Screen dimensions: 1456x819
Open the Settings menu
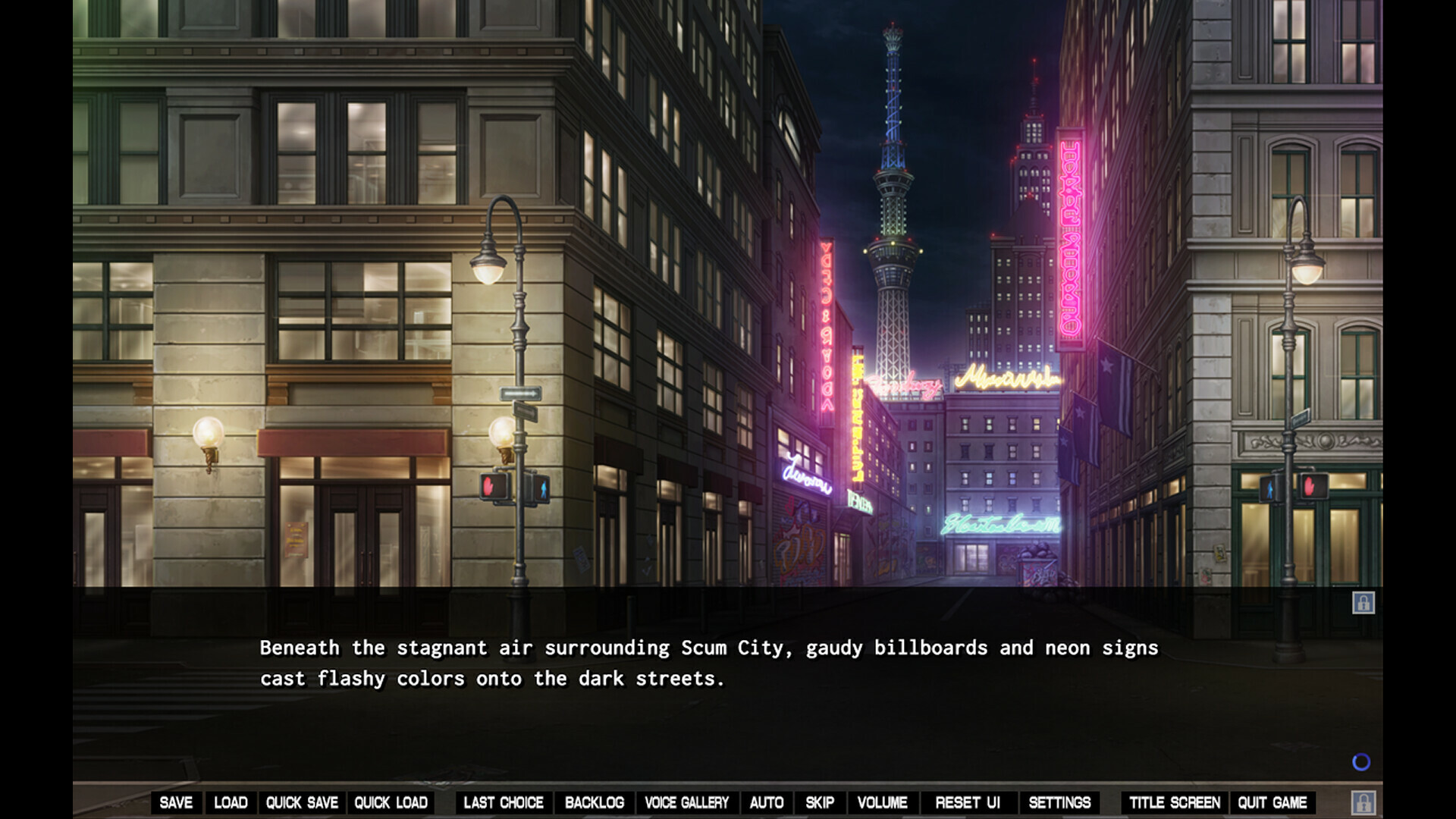pos(1060,802)
